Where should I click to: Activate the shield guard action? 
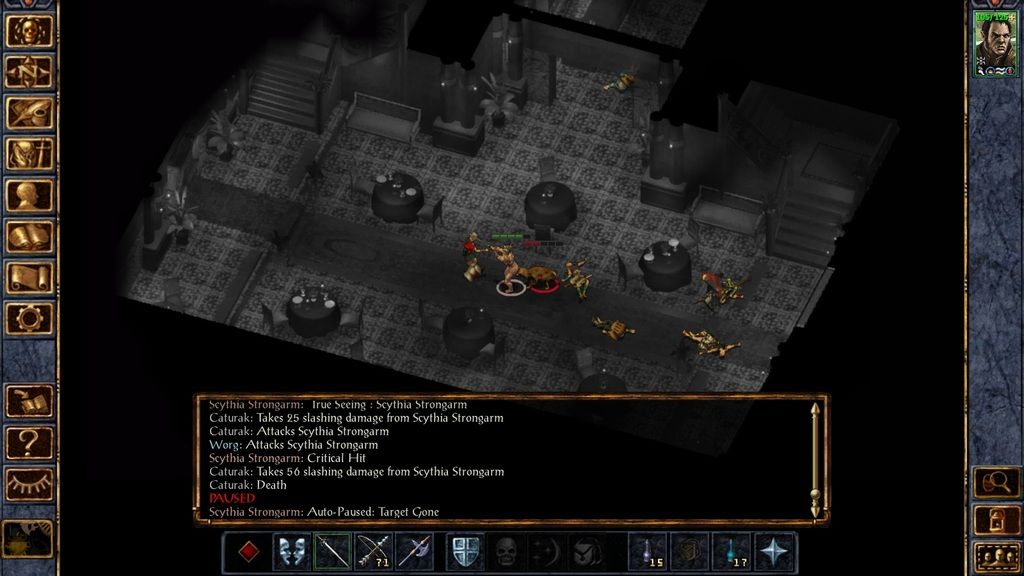tap(465, 551)
